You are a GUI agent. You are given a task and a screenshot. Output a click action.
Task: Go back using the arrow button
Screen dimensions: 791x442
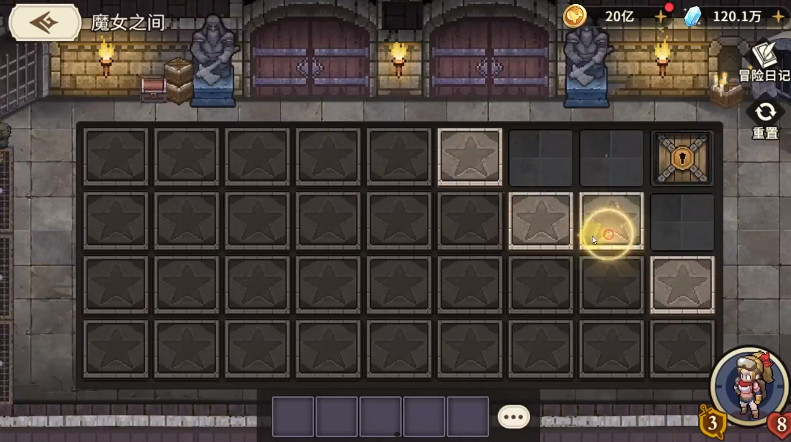coord(42,21)
